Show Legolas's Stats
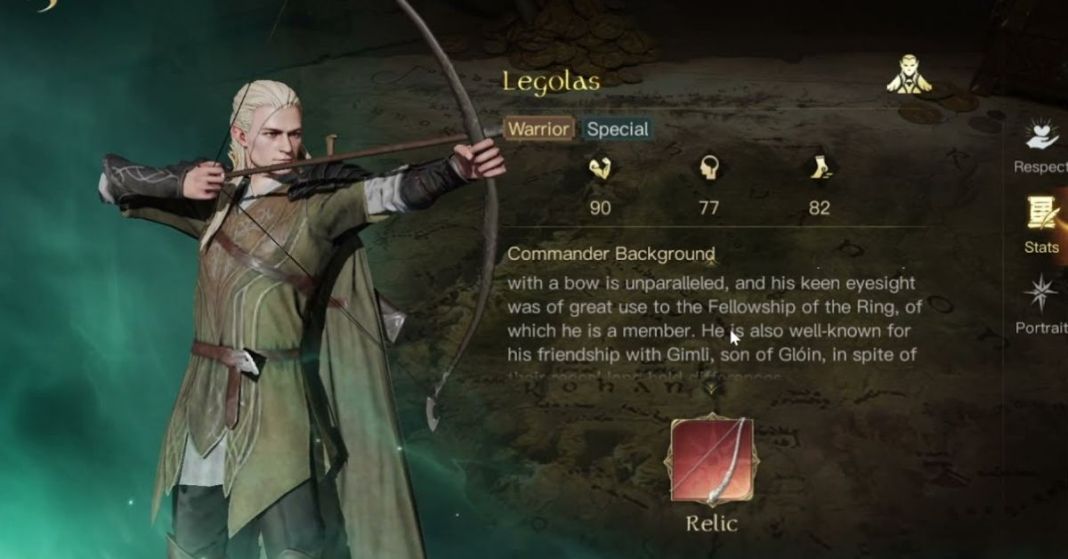The image size is (1068, 559). pyautogui.click(x=1042, y=222)
